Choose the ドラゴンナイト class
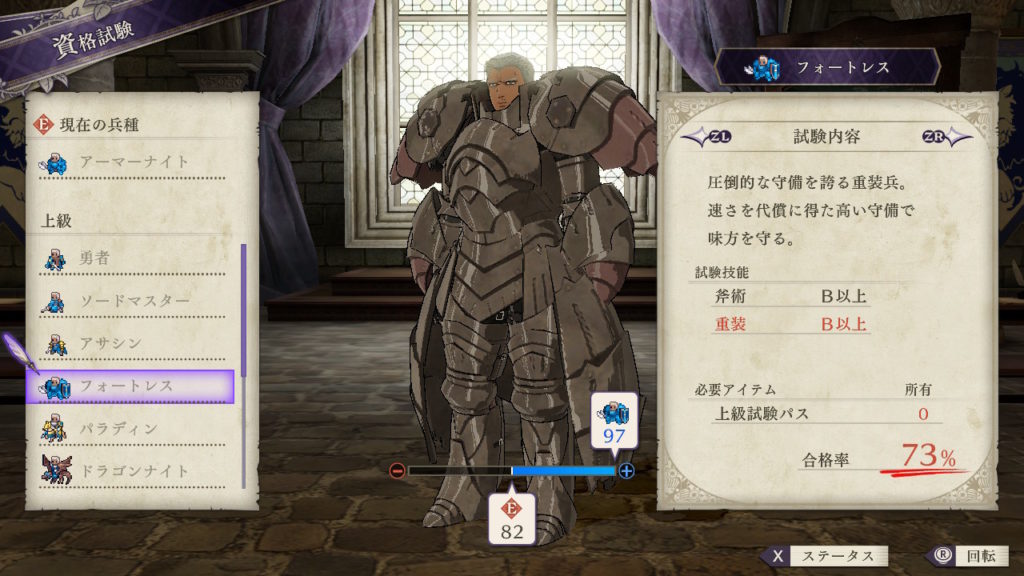Image resolution: width=1024 pixels, height=576 pixels. point(135,470)
